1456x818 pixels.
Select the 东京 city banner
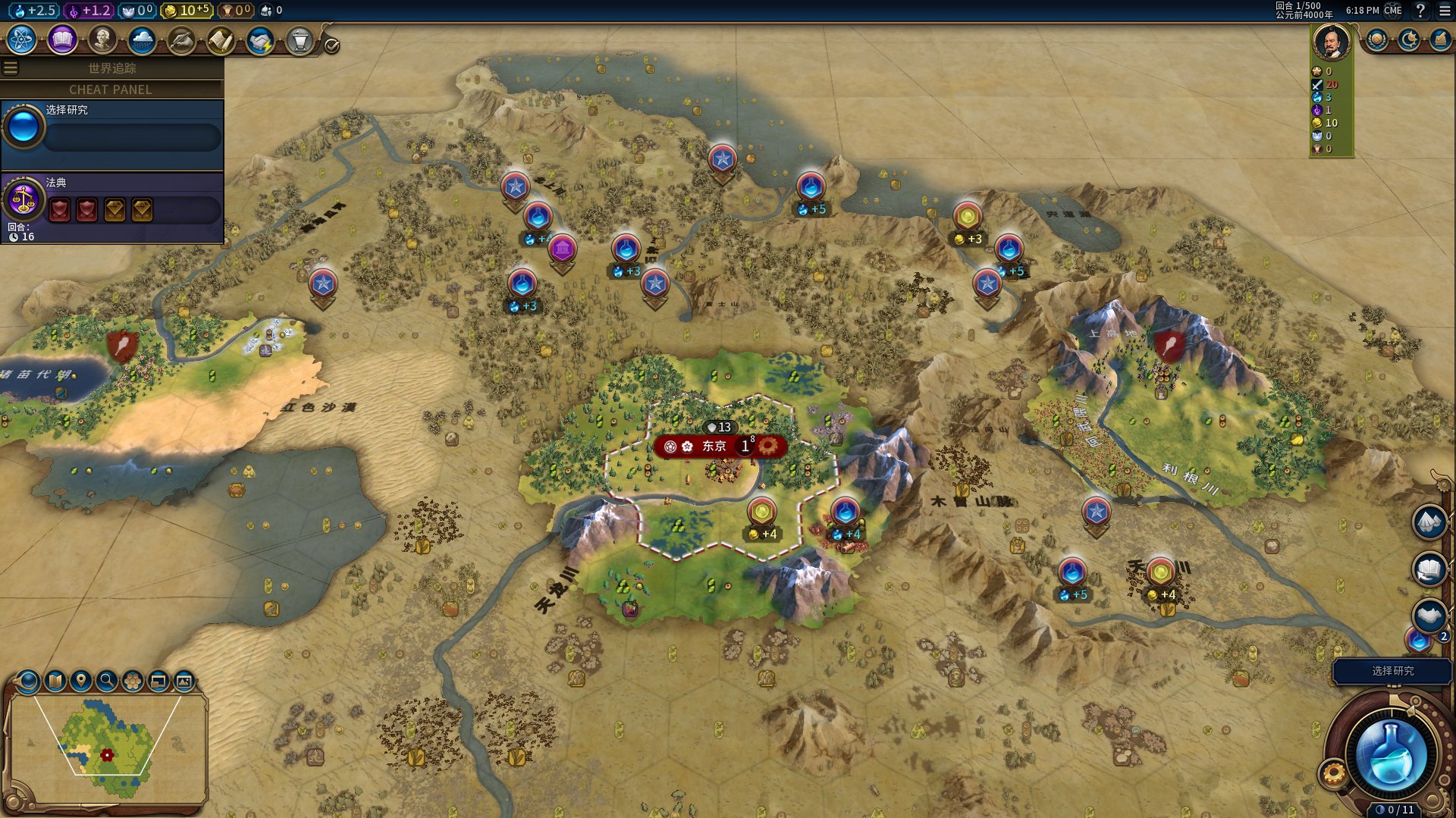click(x=714, y=447)
